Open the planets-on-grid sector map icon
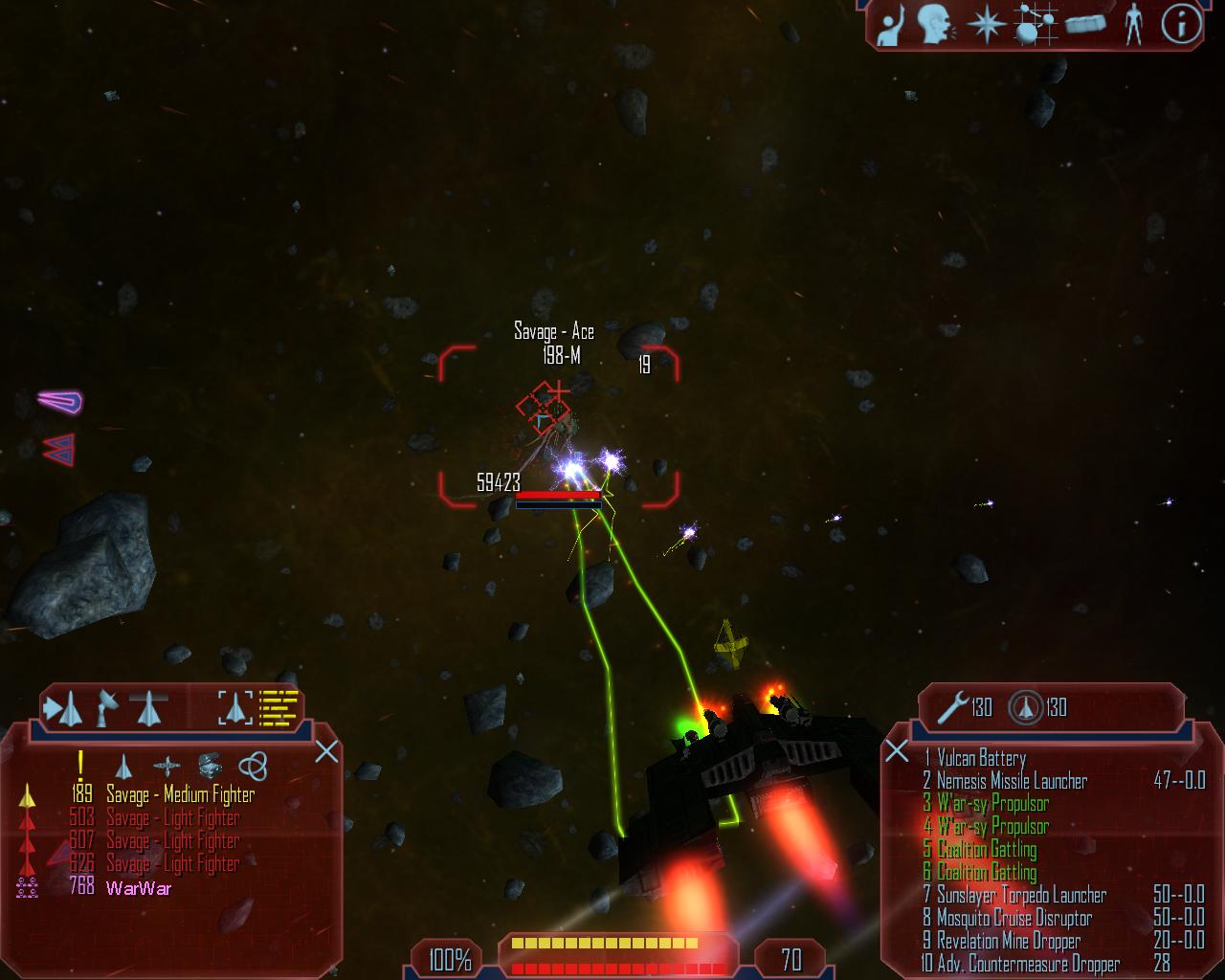 click(1031, 24)
